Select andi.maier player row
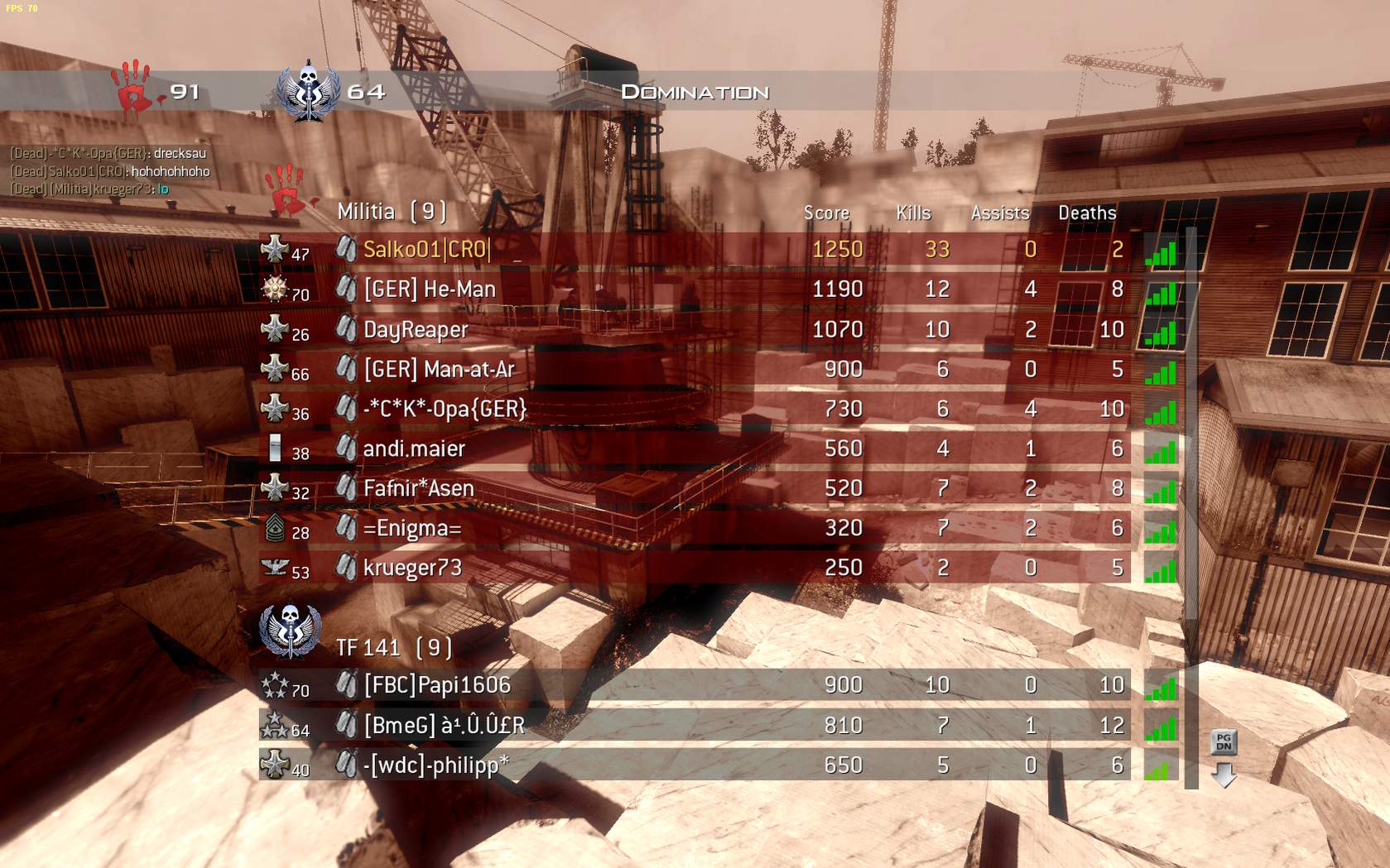The image size is (1390, 868). (x=414, y=448)
